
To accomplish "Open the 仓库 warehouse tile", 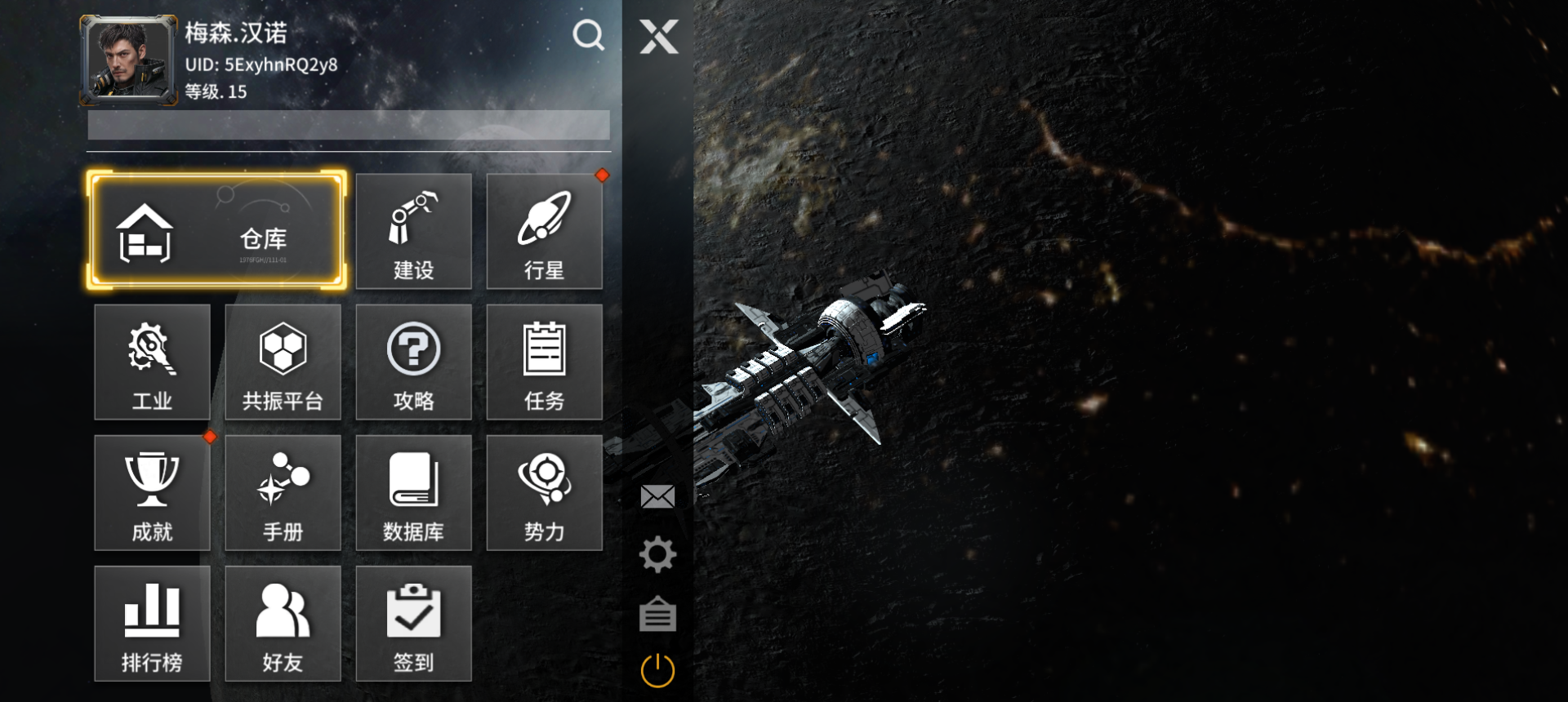I will (x=216, y=231).
